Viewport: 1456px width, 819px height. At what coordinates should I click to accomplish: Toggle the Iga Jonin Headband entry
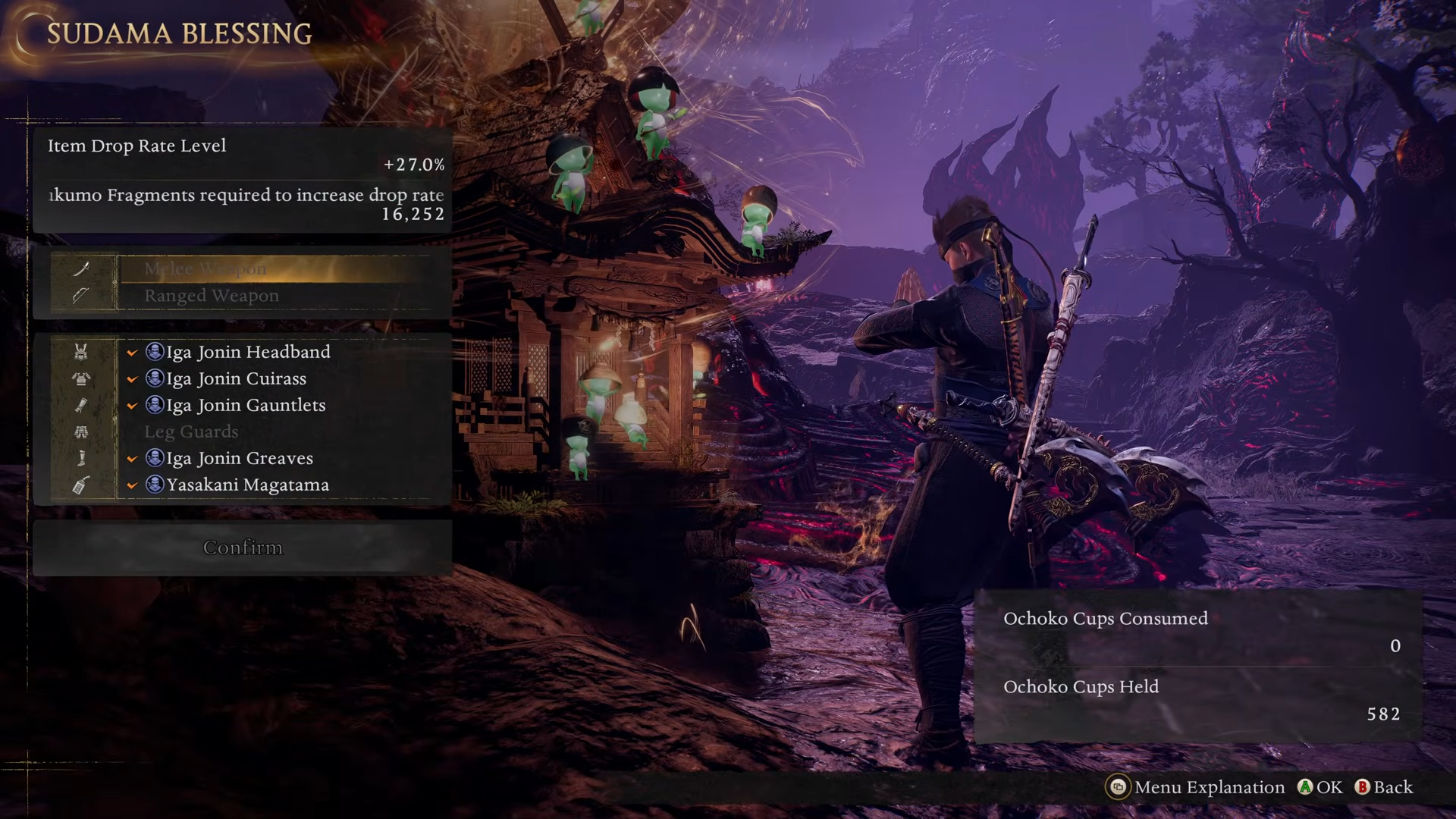(x=248, y=352)
